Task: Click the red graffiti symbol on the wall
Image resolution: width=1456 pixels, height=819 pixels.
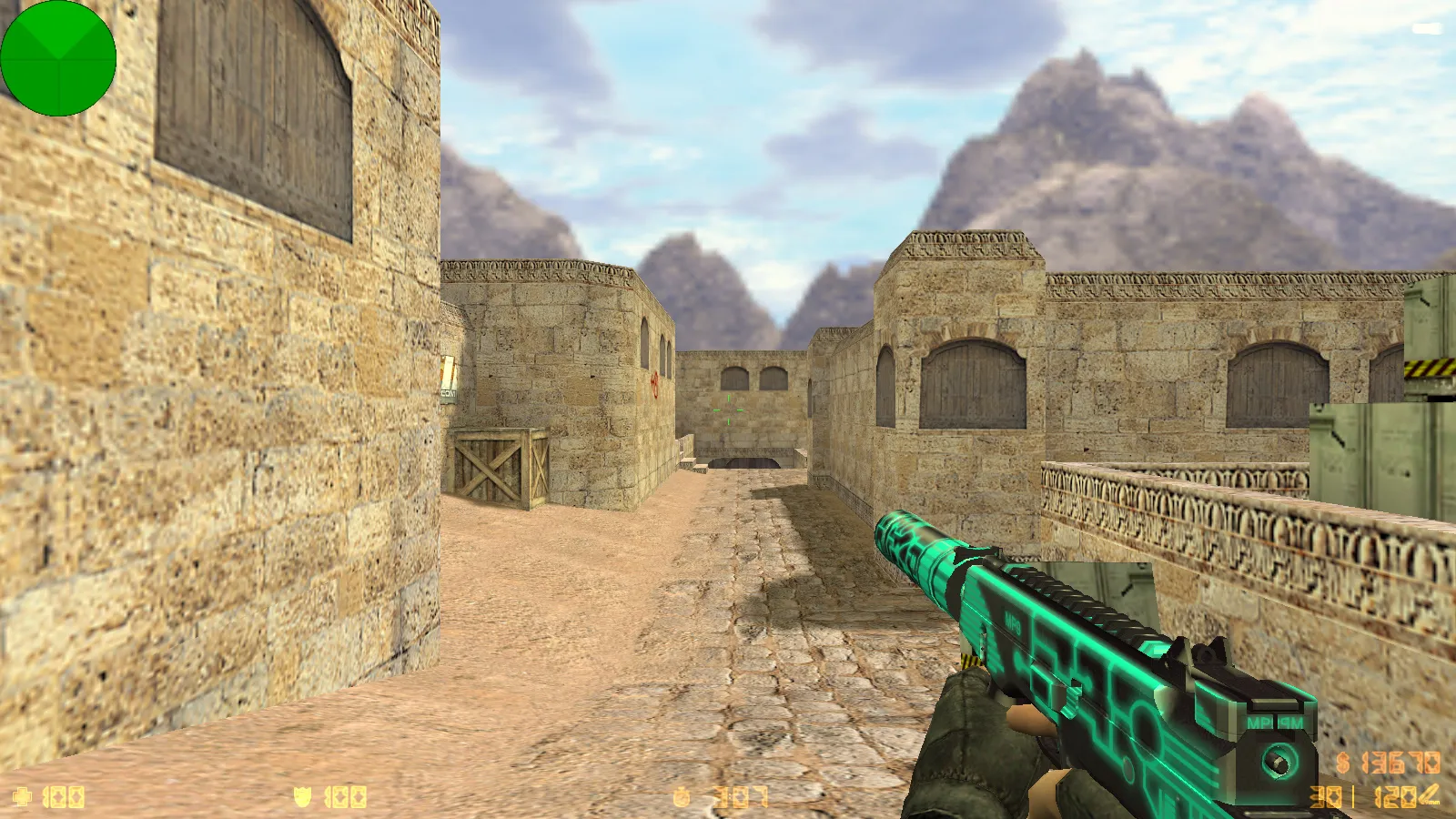Action: click(x=657, y=386)
